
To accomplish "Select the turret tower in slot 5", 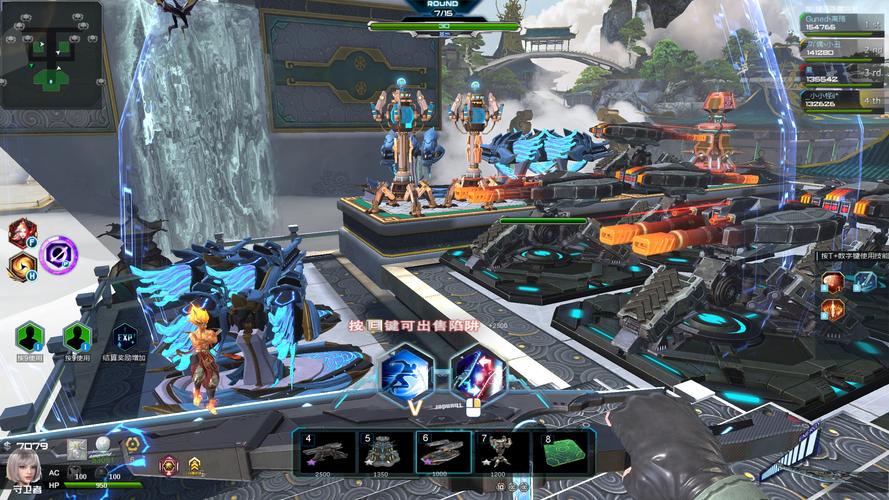I will (382, 455).
